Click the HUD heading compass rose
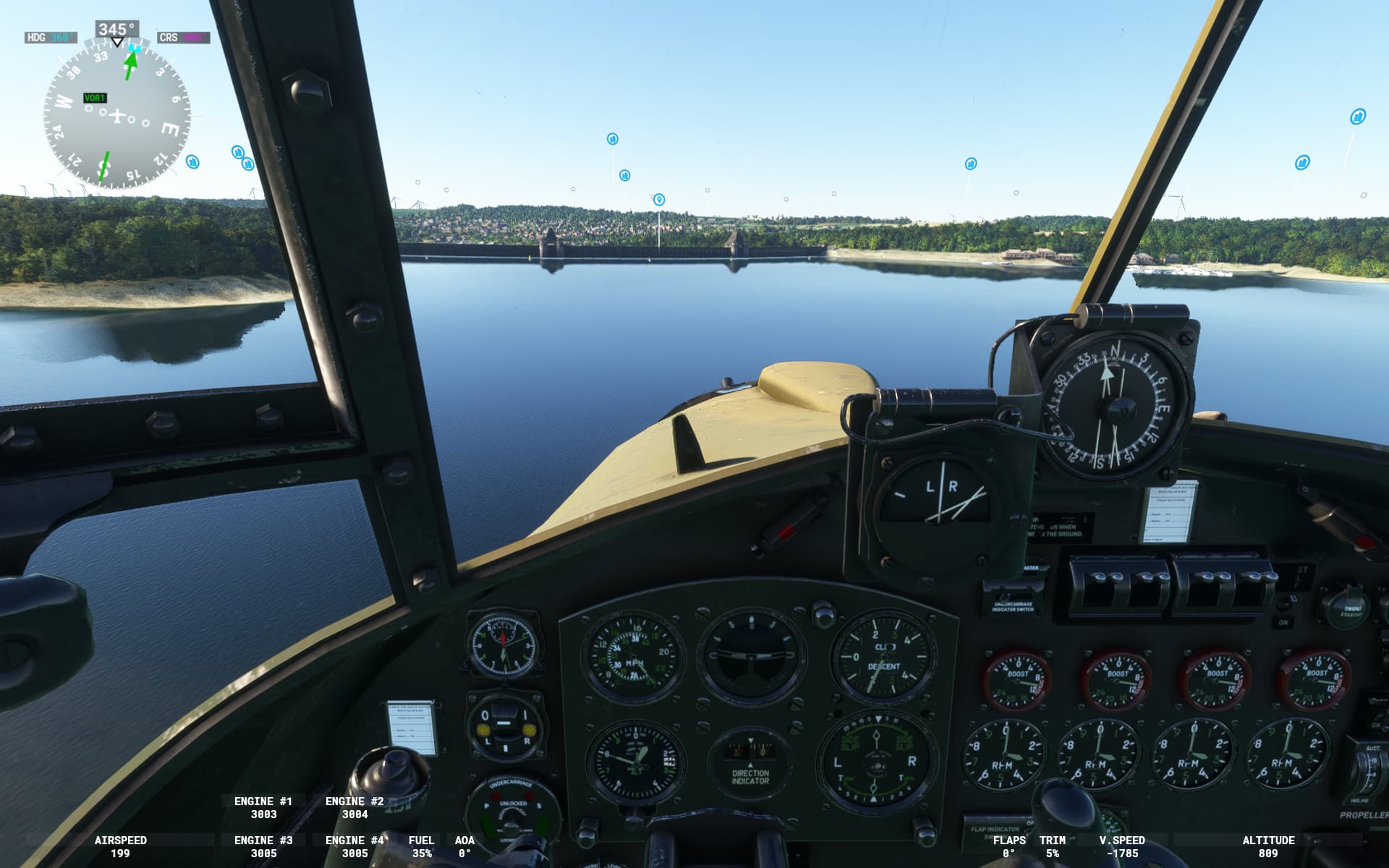 pos(117,116)
